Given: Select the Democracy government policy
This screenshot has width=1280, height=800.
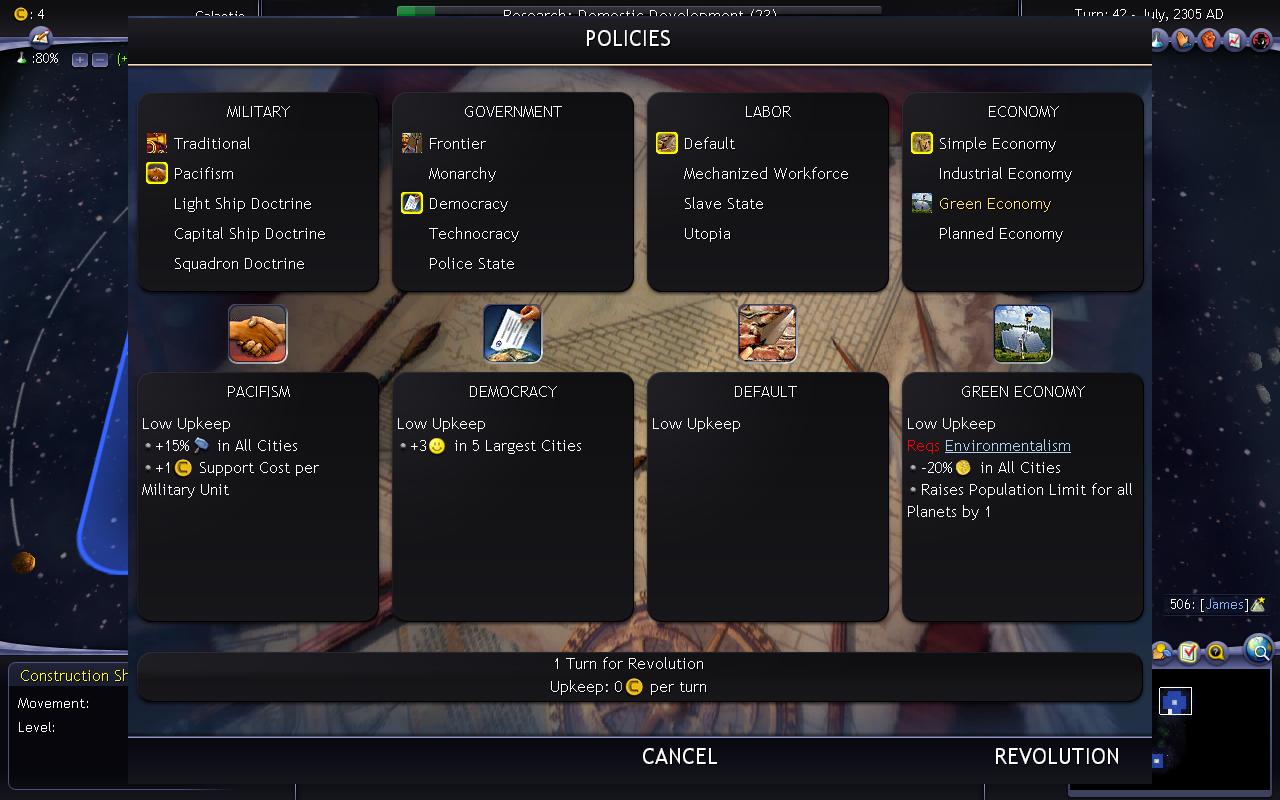Looking at the screenshot, I should pyautogui.click(x=468, y=204).
